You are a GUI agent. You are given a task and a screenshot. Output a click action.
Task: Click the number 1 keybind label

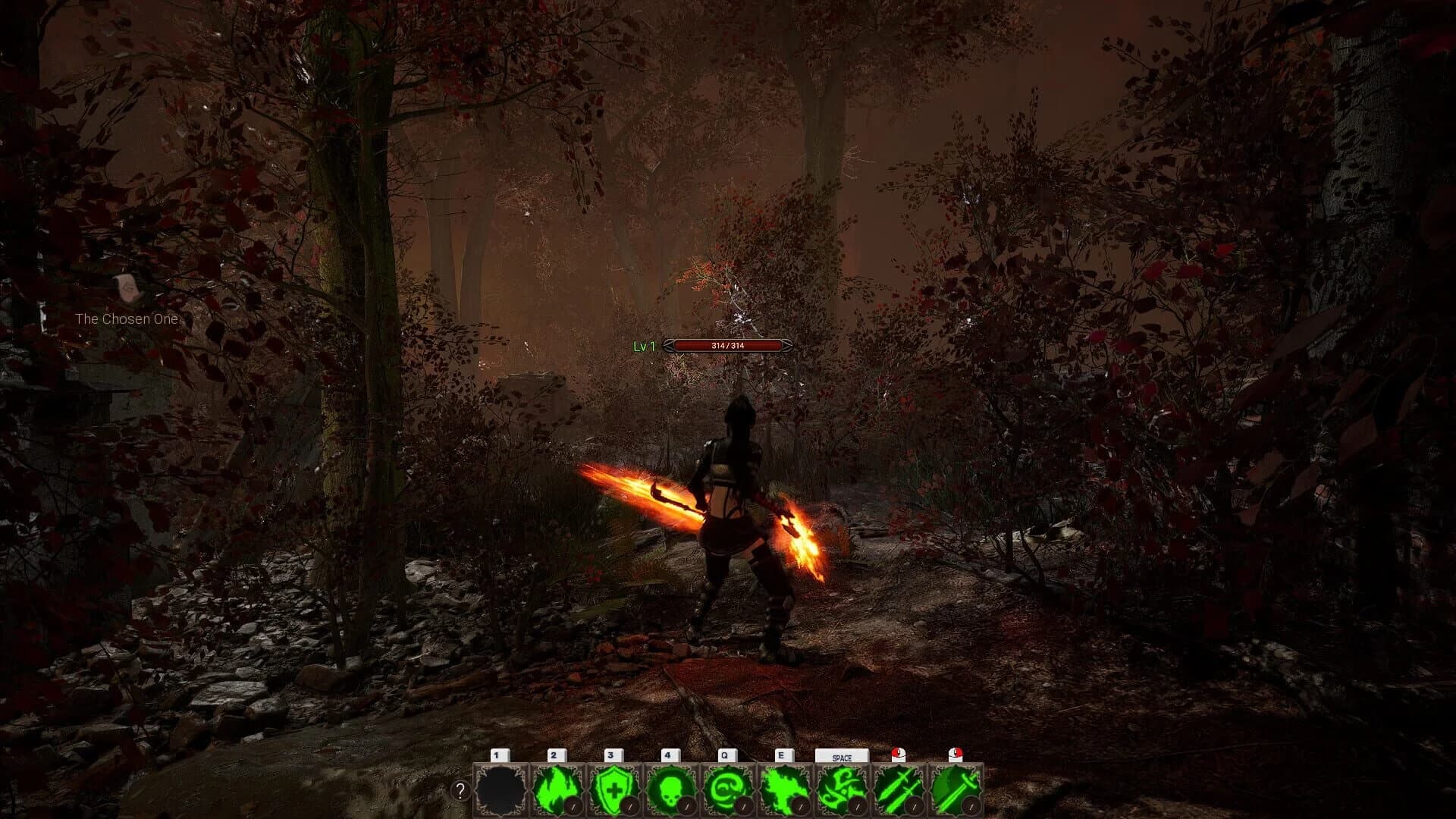pyautogui.click(x=498, y=755)
